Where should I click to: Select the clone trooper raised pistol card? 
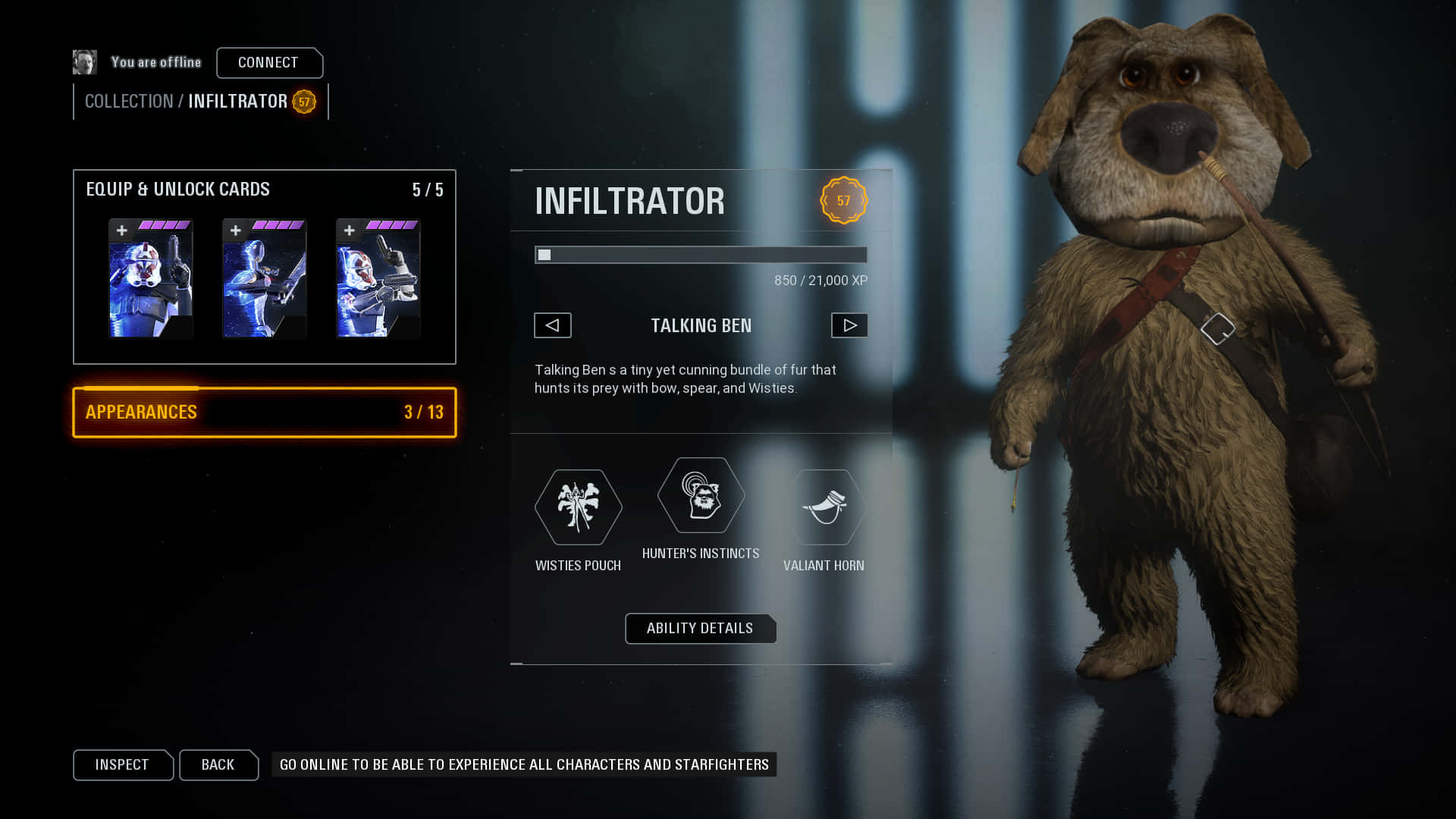pos(150,278)
